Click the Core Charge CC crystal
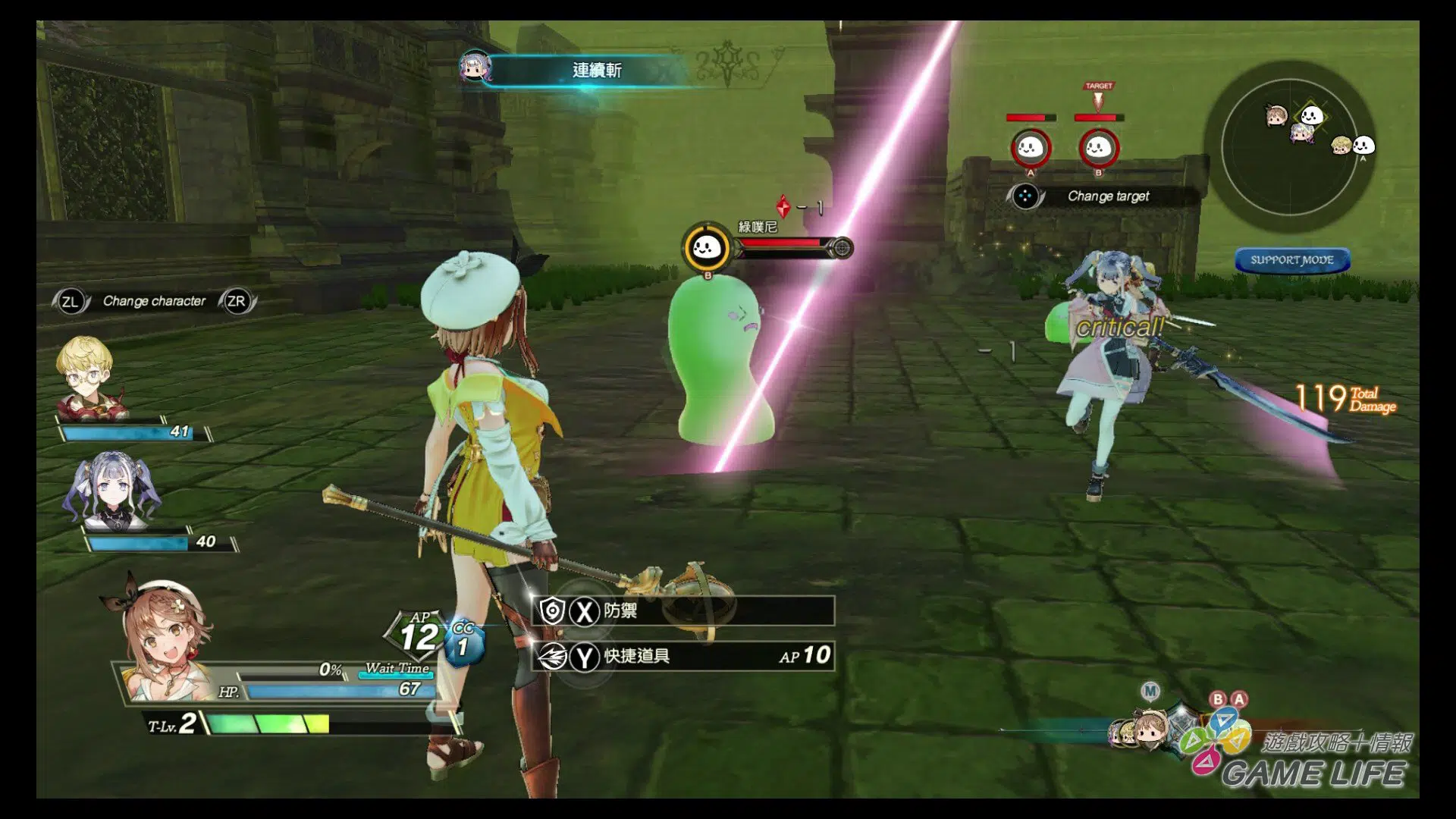 click(x=463, y=642)
